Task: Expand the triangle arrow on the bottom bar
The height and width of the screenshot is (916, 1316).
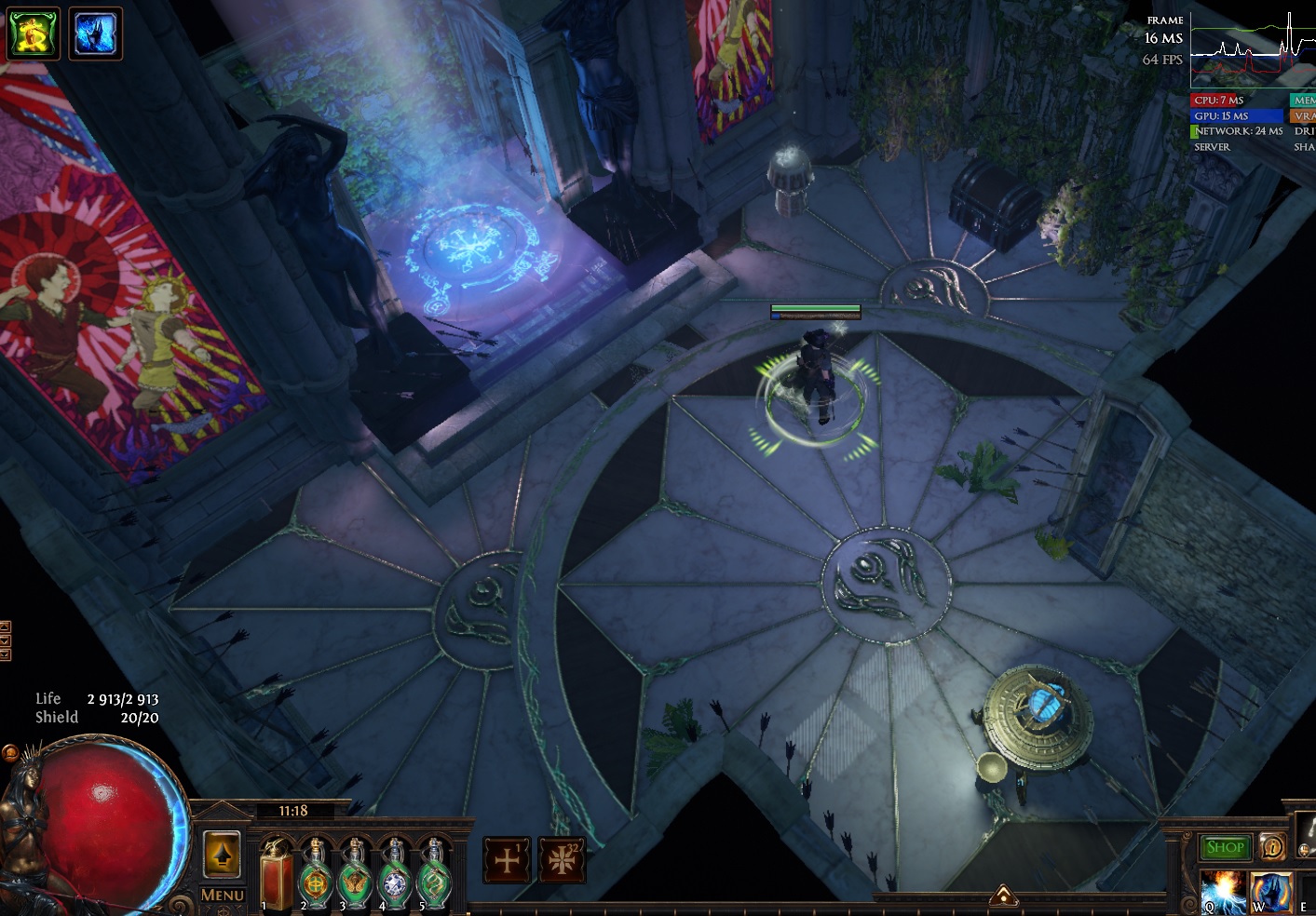Action: tap(1003, 896)
